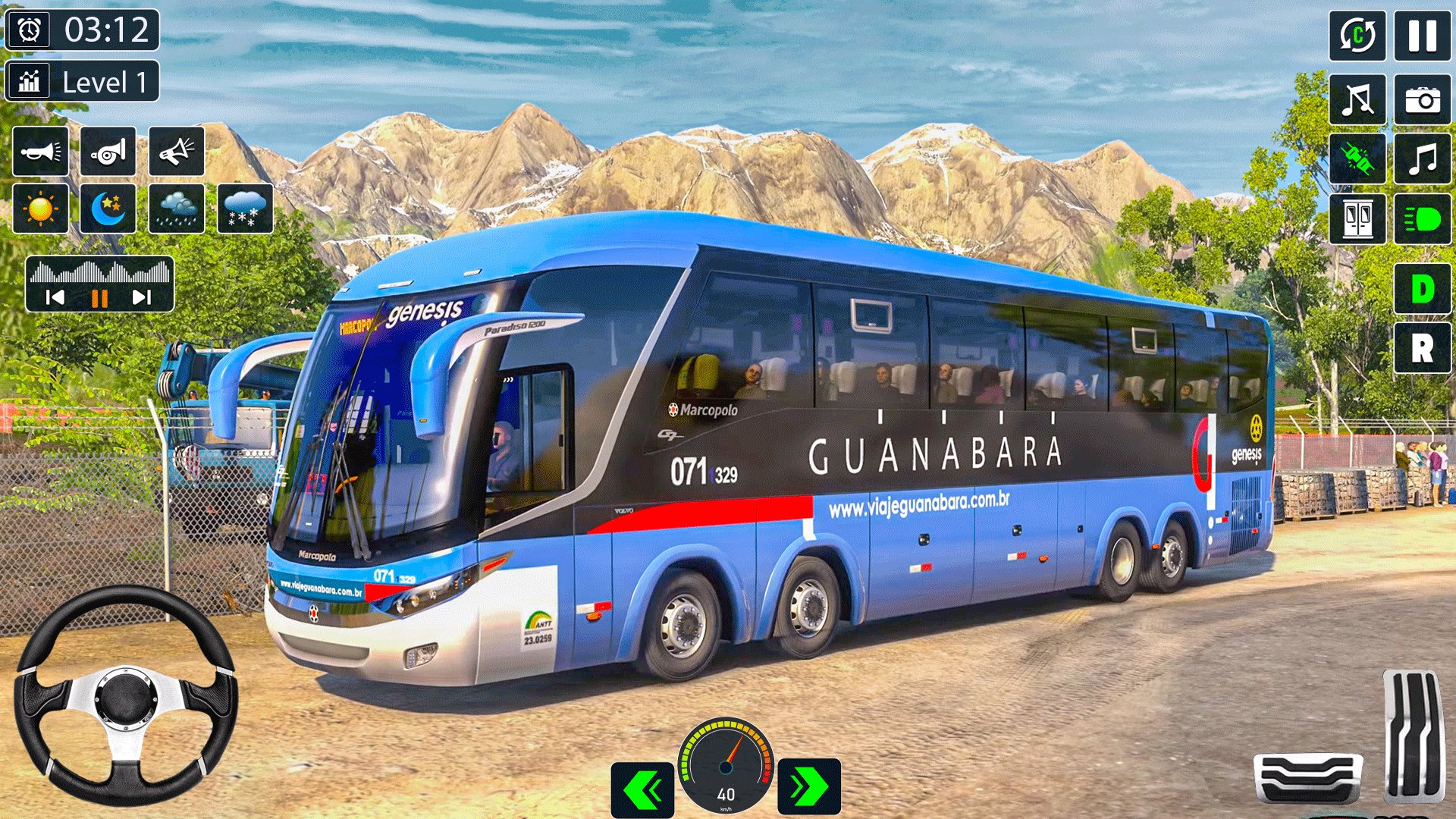Activate the left turn indicator

pos(642,789)
